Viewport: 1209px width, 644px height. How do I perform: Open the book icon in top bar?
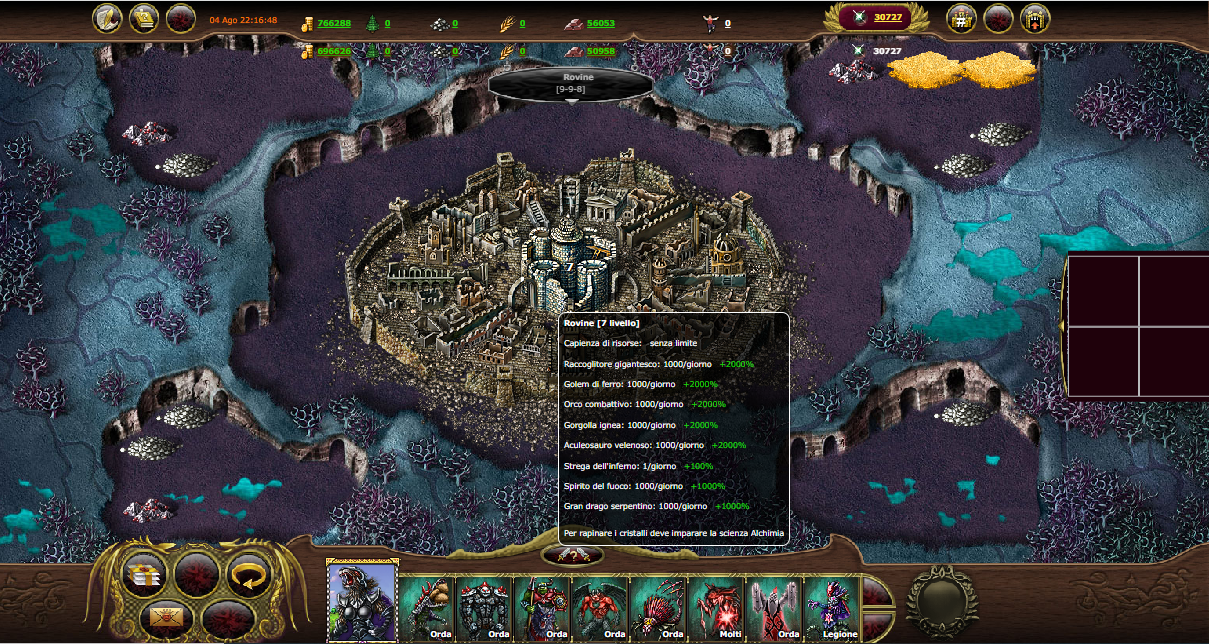tap(144, 18)
